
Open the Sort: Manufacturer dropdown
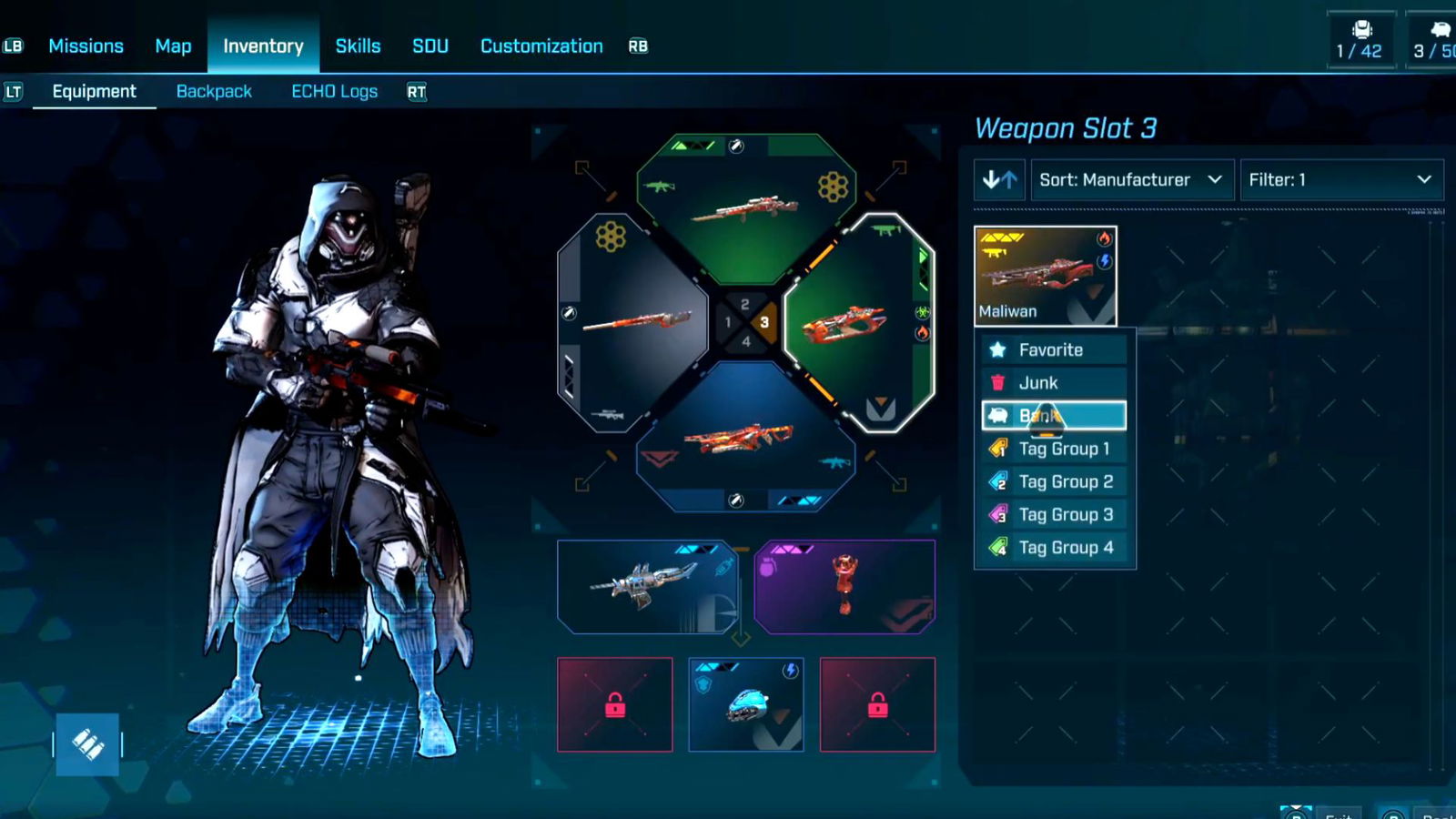(x=1131, y=180)
